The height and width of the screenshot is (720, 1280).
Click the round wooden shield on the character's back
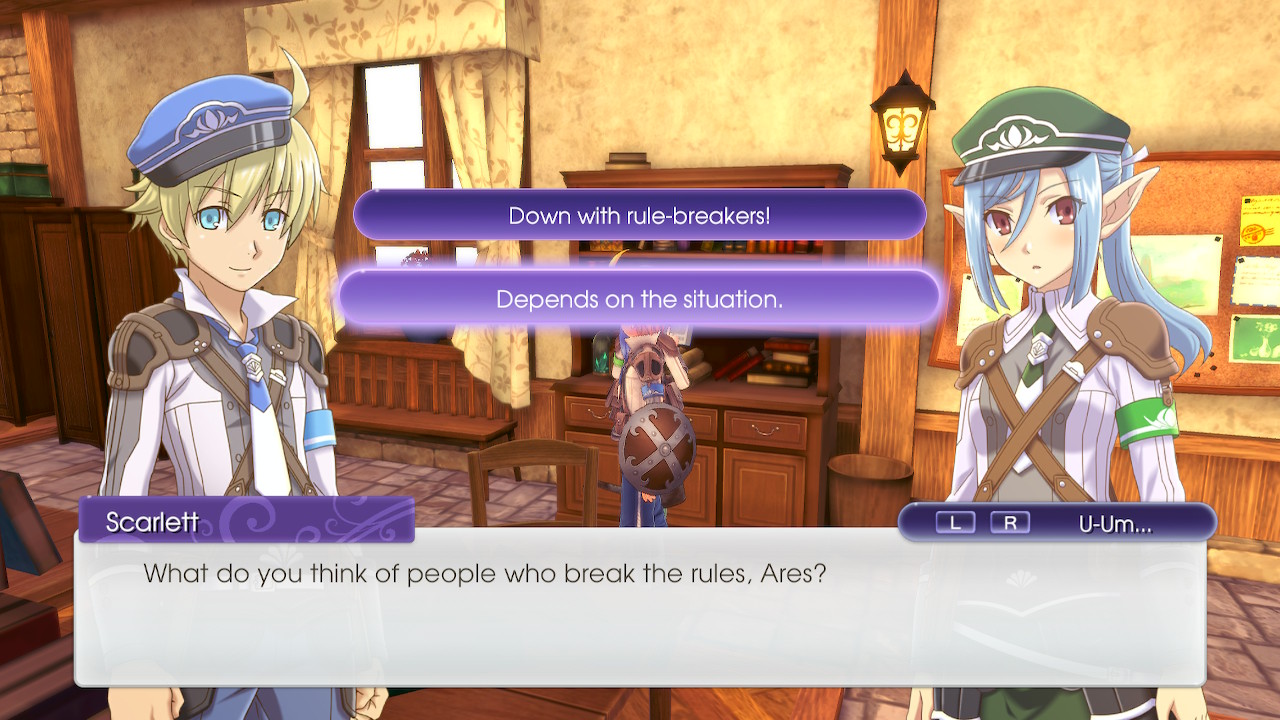point(661,446)
